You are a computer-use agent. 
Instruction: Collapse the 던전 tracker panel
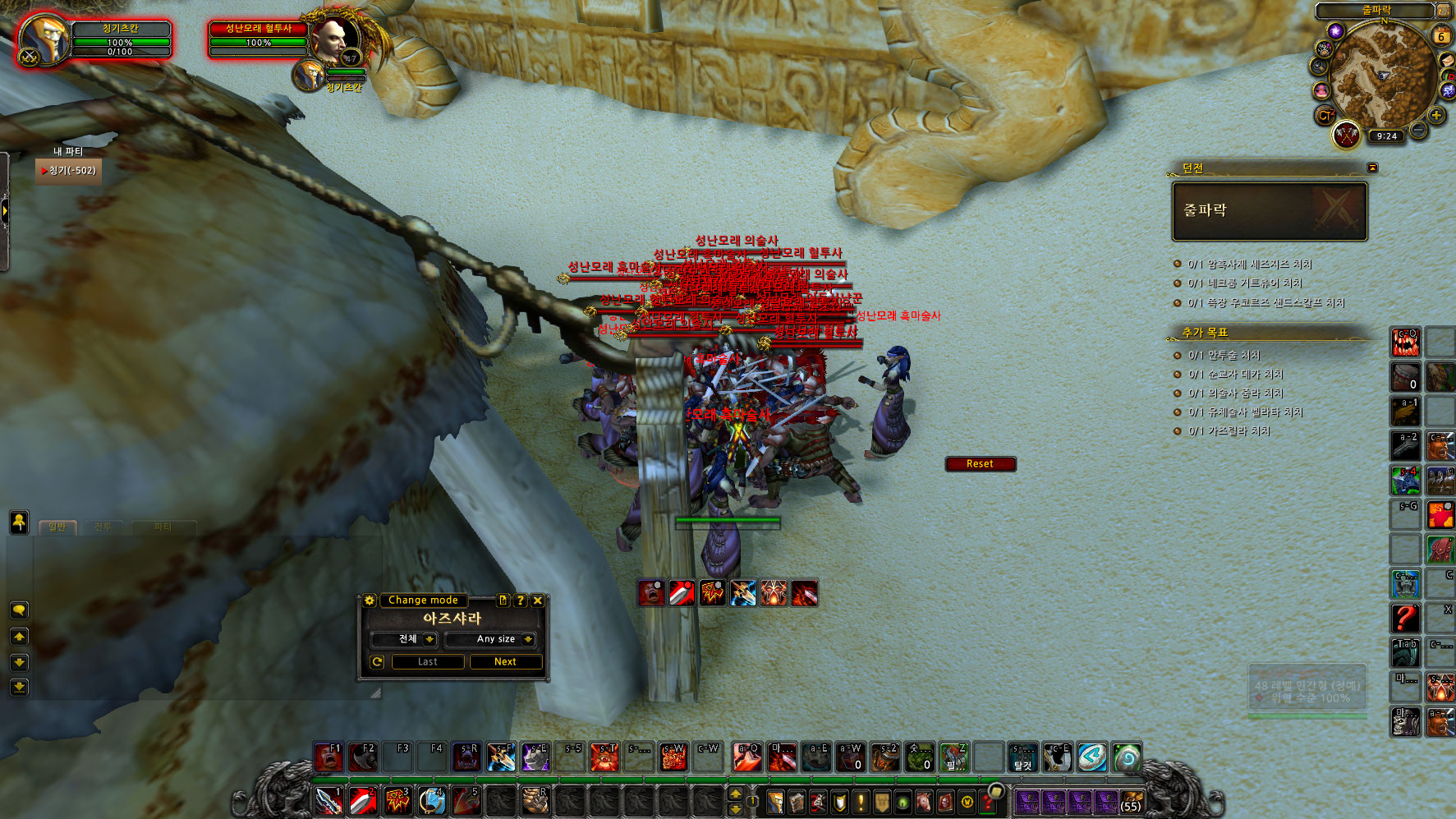pyautogui.click(x=1371, y=167)
